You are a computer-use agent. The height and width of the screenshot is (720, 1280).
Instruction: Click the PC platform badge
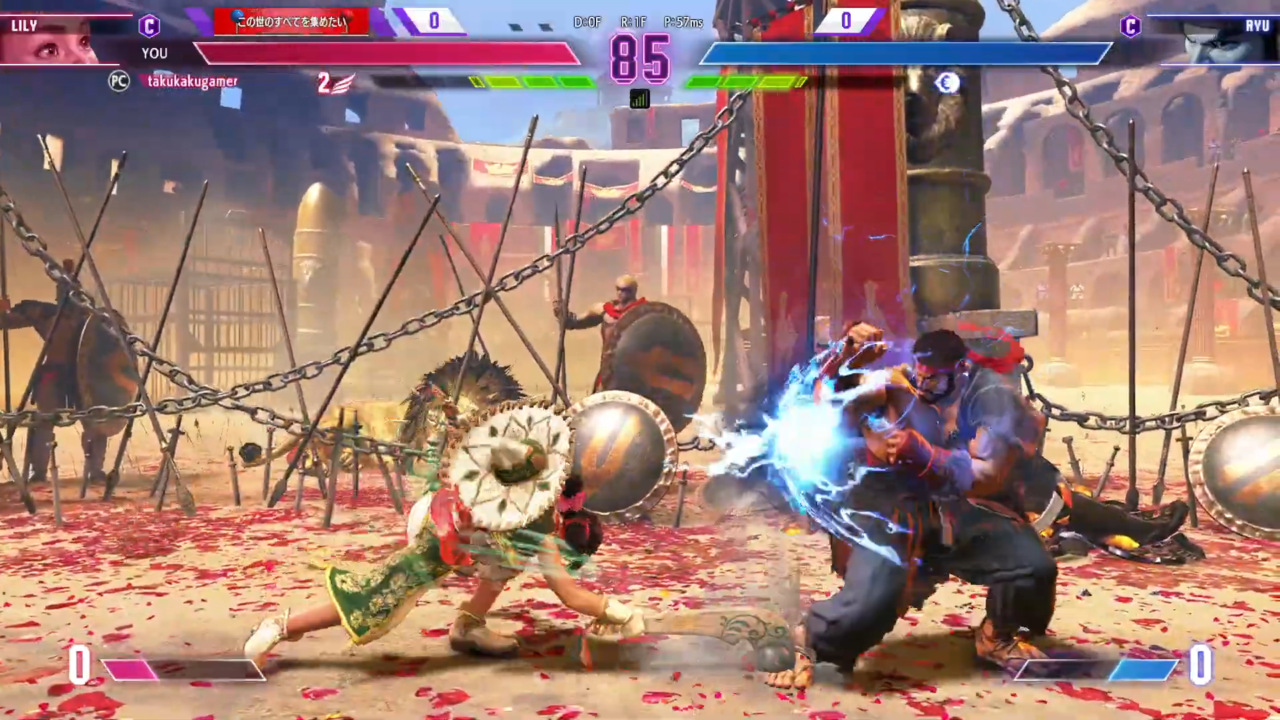(119, 82)
